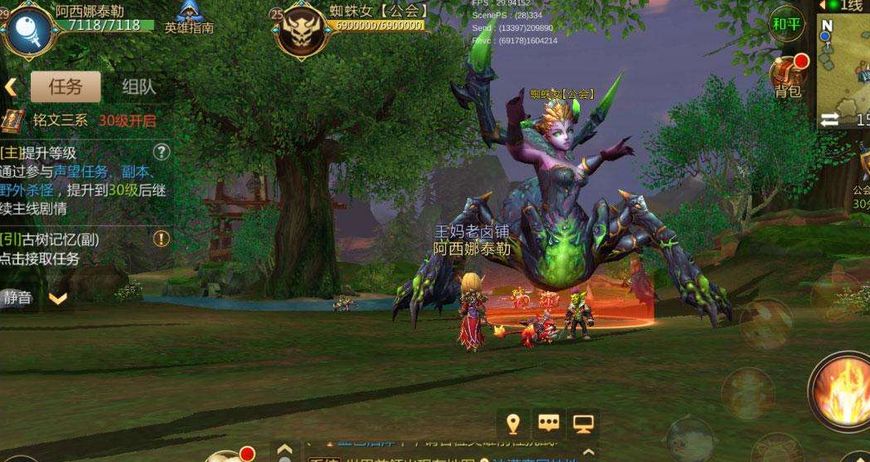Open the 背包 backpack

pyautogui.click(x=787, y=76)
